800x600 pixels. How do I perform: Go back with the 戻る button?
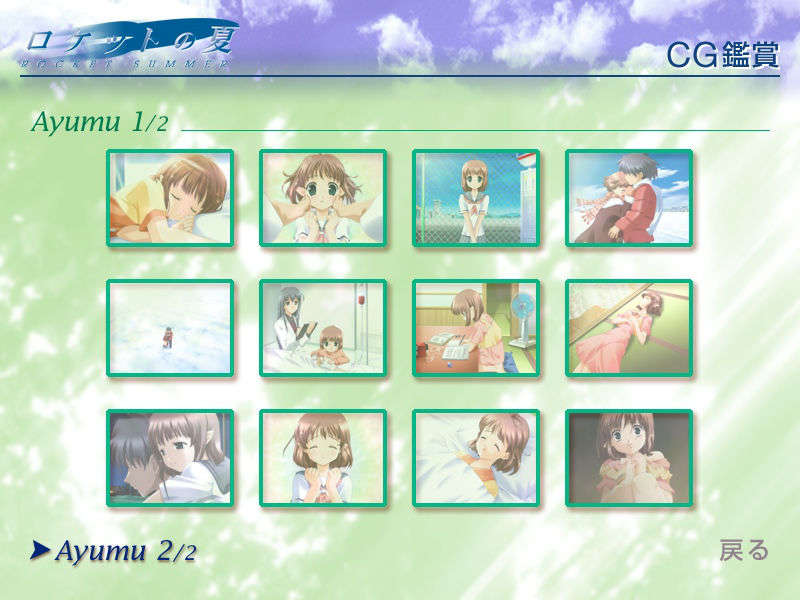[x=744, y=550]
